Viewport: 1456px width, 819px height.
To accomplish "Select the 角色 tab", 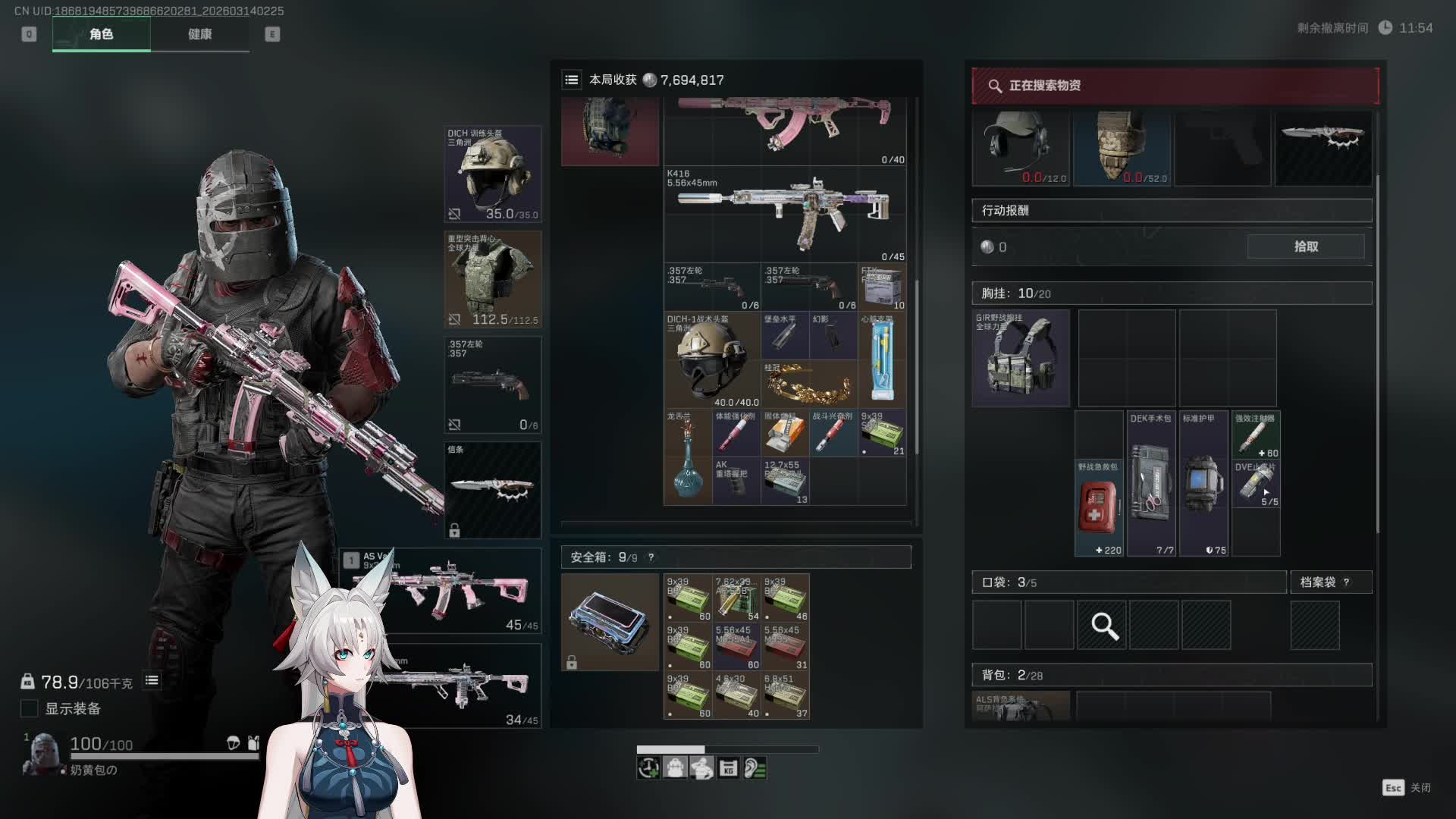I will click(101, 34).
